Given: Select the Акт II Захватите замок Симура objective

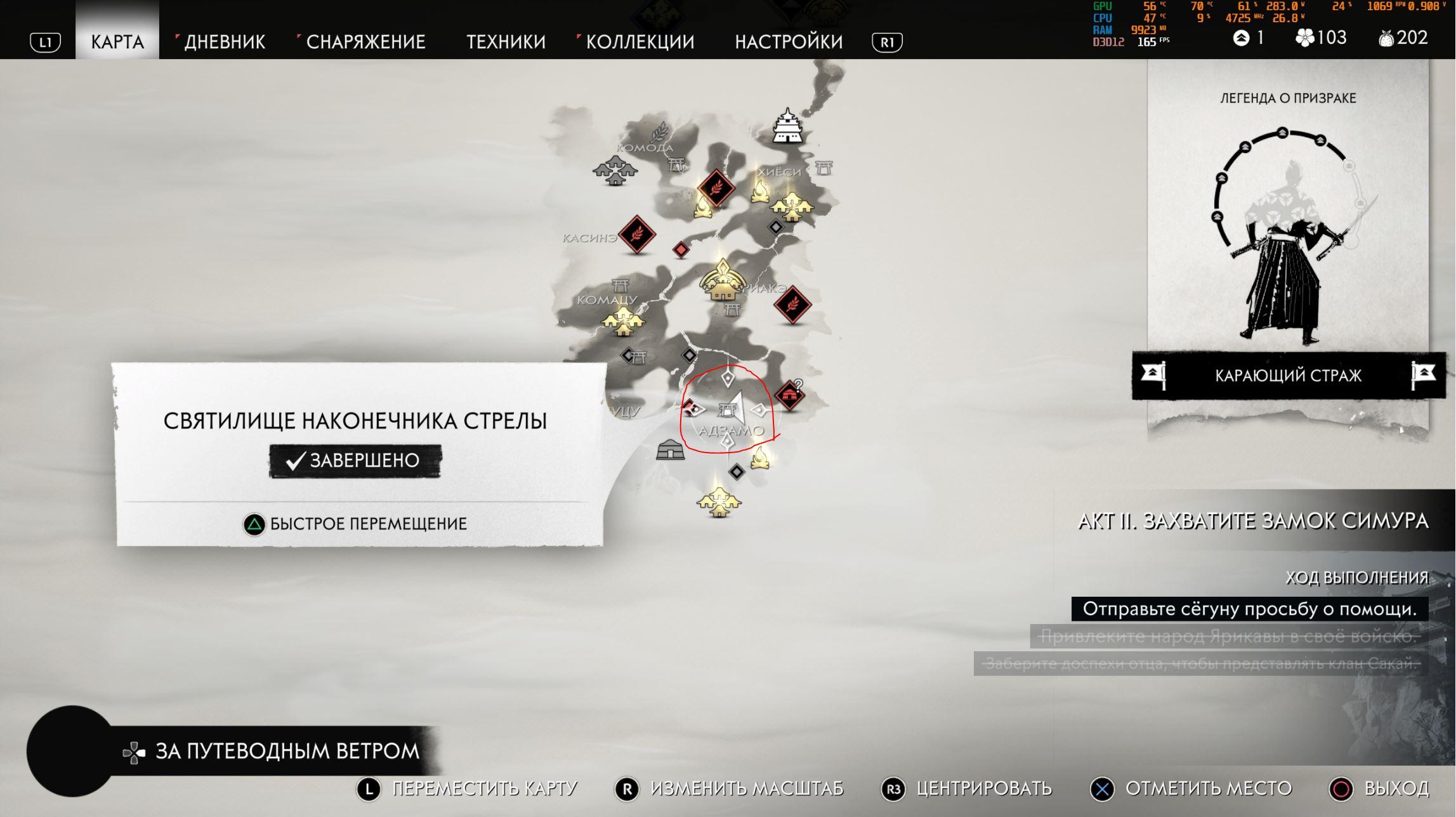Looking at the screenshot, I should [1253, 521].
